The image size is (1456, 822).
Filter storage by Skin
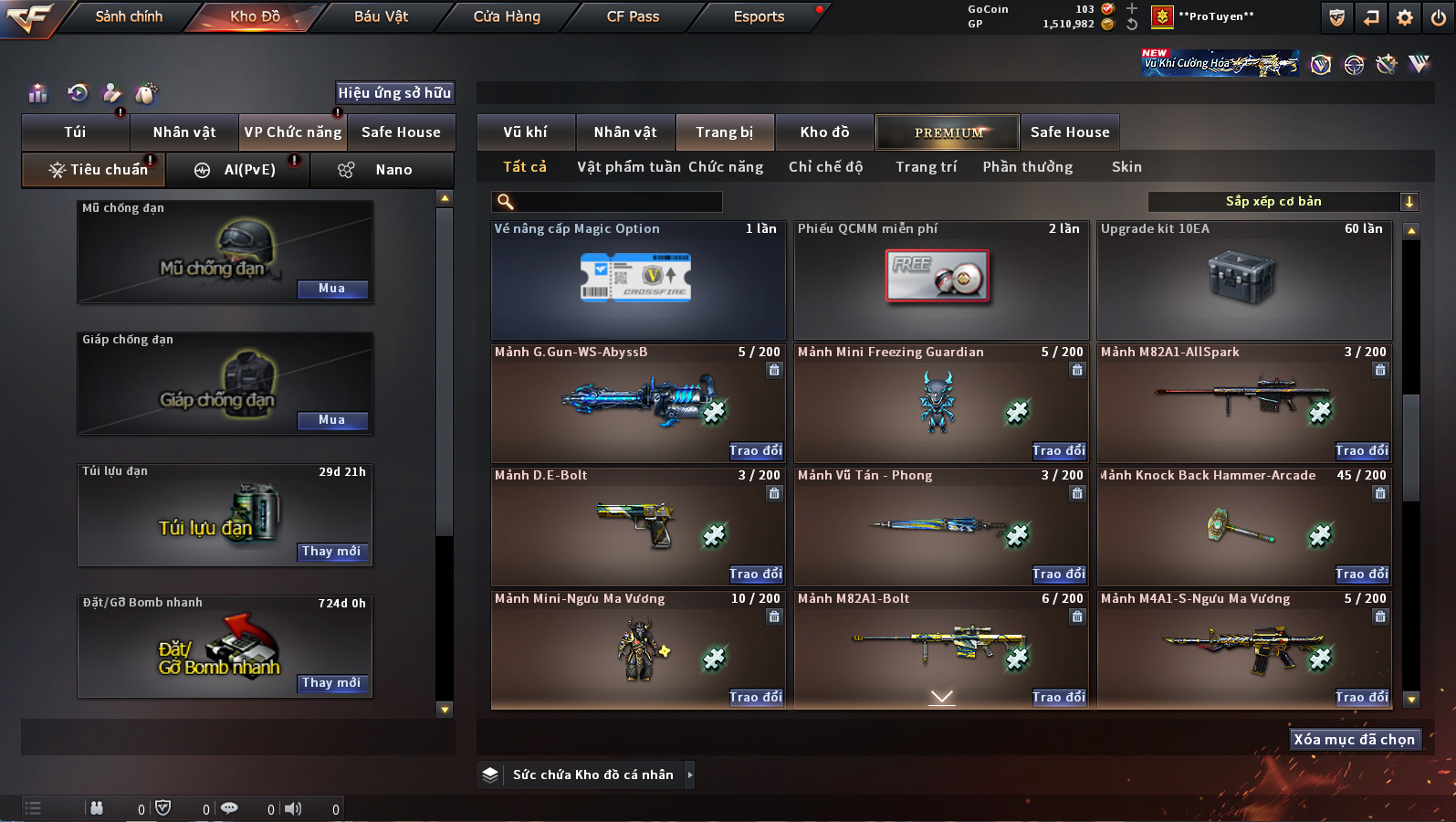pyautogui.click(x=1126, y=167)
